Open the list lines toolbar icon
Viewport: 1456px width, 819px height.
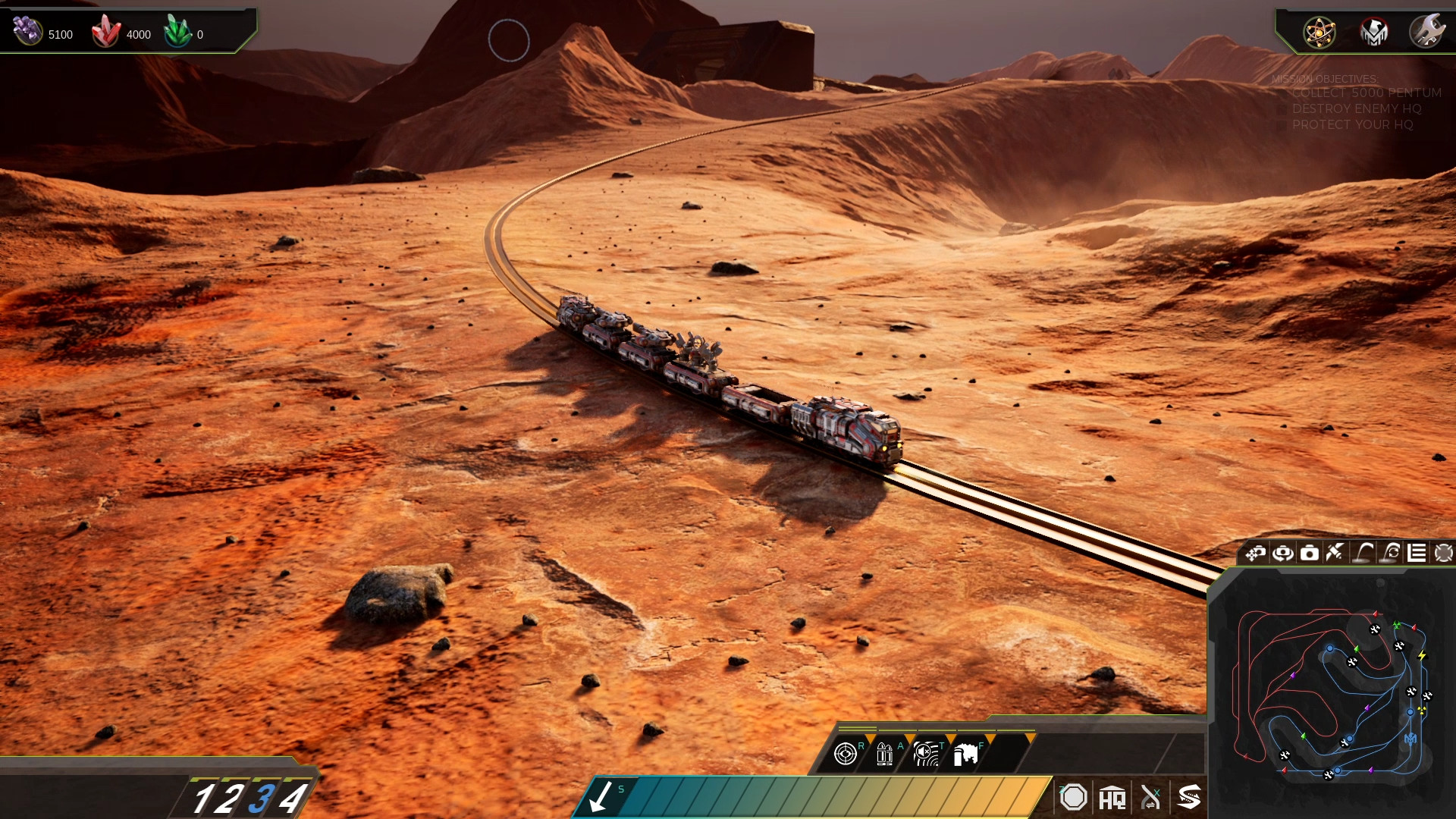click(1417, 553)
